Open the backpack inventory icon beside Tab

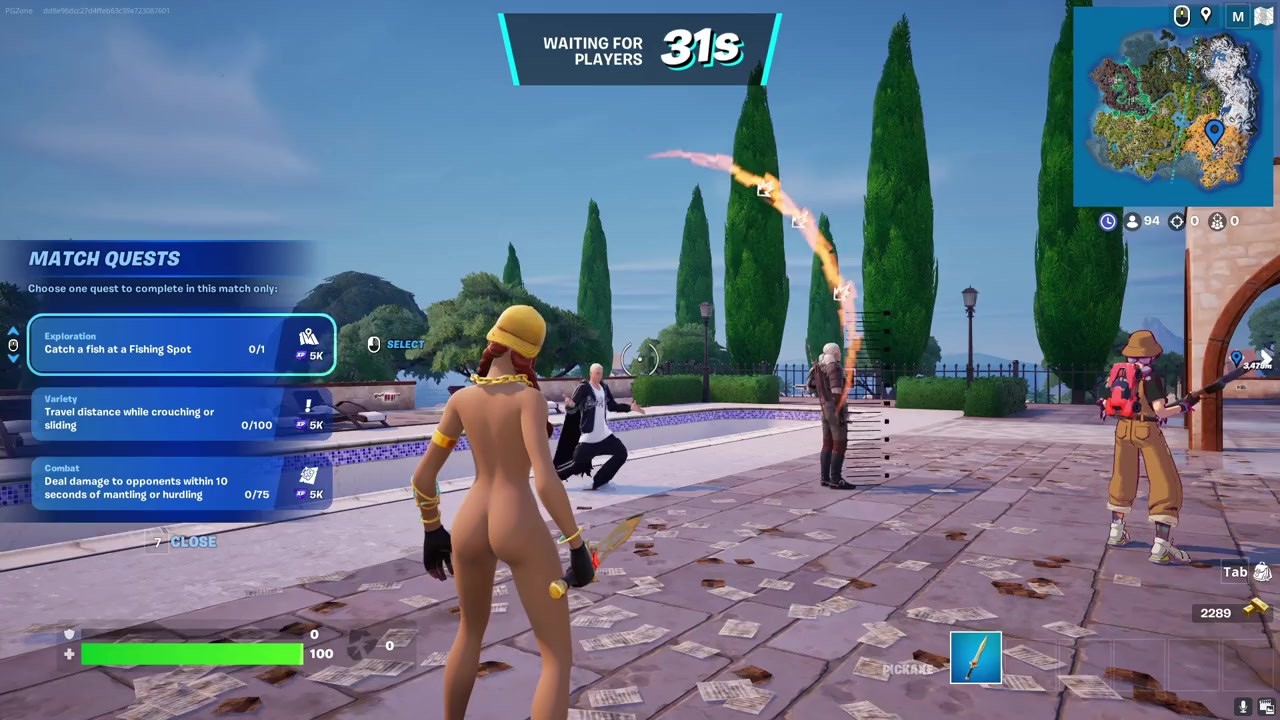1262,572
